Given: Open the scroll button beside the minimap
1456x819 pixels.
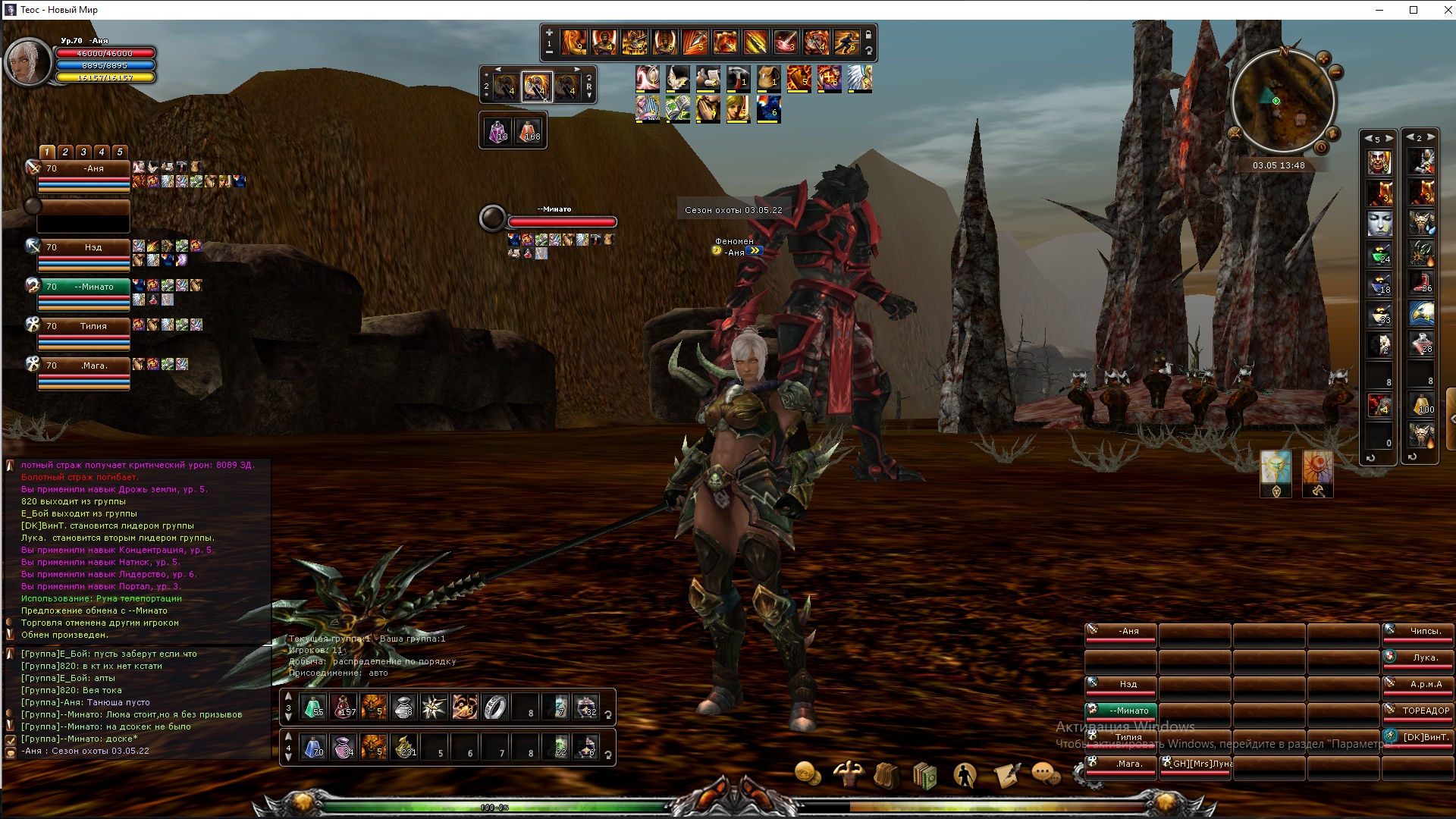Looking at the screenshot, I should [x=1332, y=134].
